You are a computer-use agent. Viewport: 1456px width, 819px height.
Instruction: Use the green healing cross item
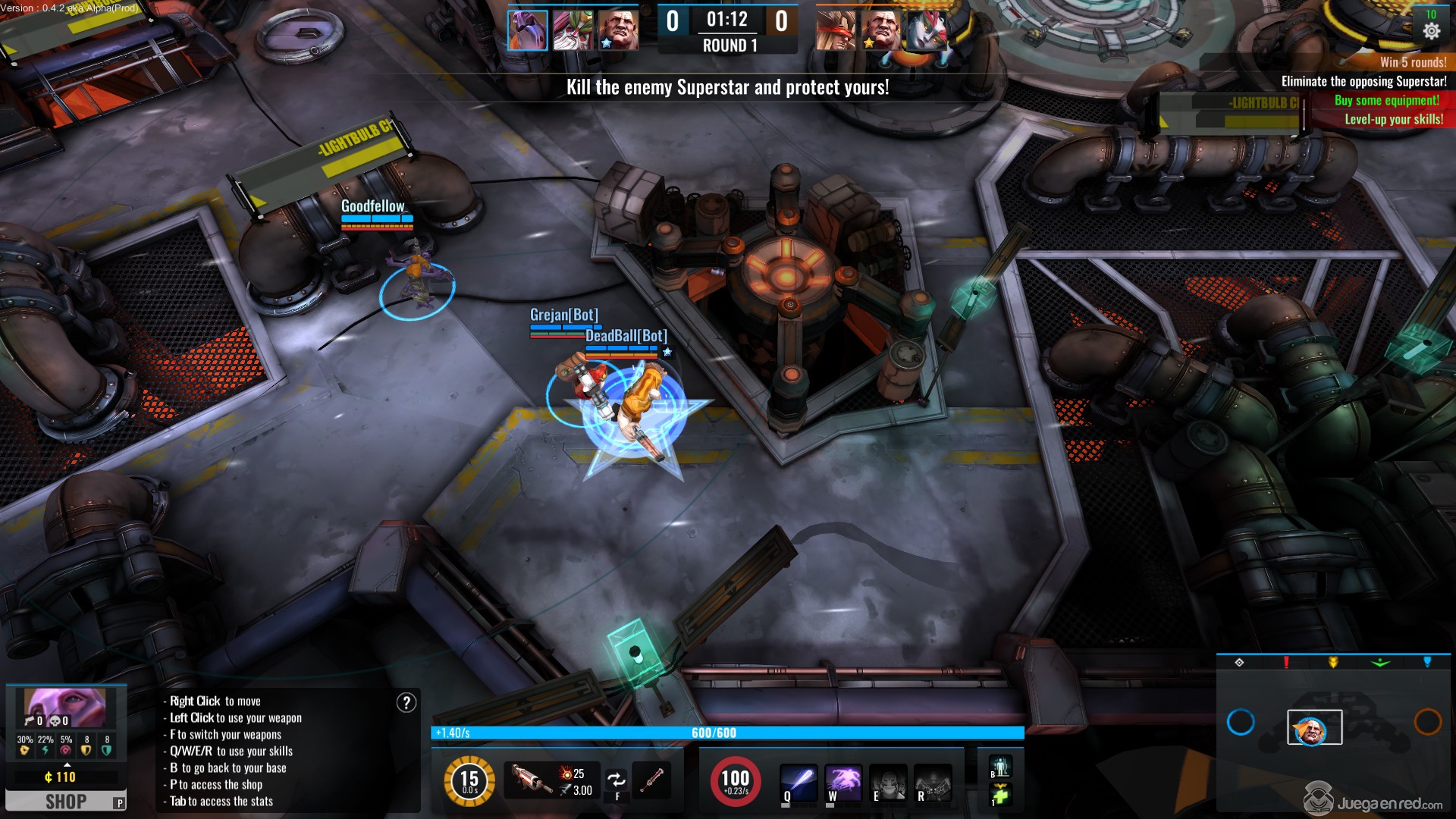point(999,795)
